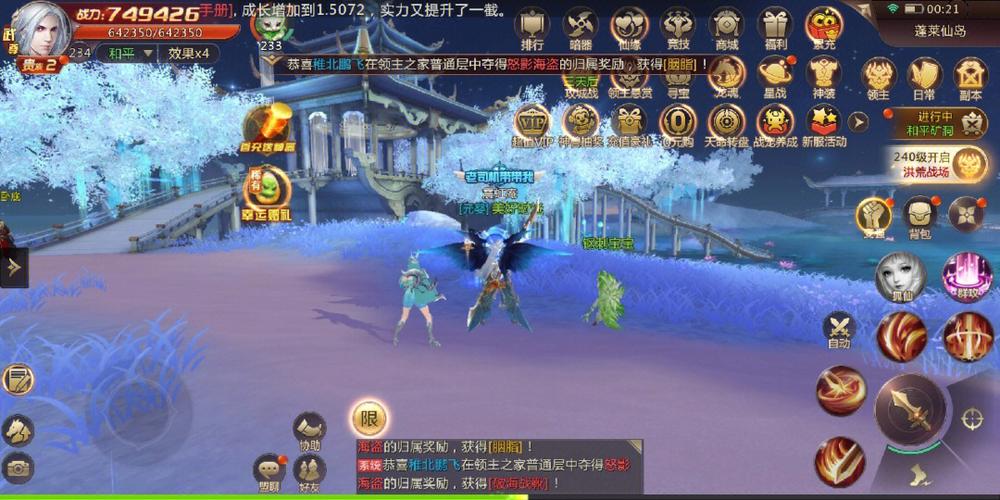Open the 背包 backpack
This screenshot has height=500, width=1000.
click(920, 216)
